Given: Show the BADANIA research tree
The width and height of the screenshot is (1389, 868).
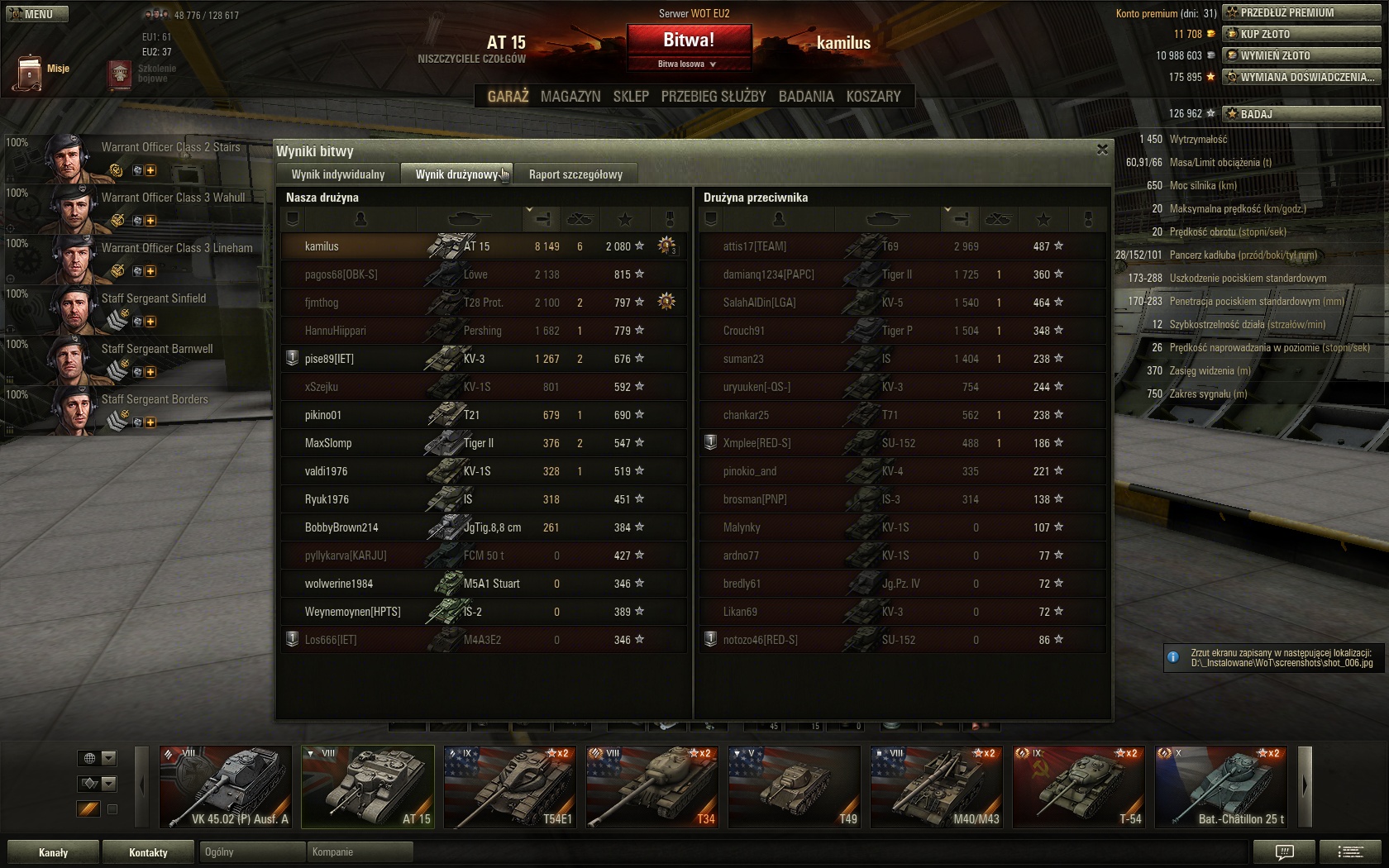Looking at the screenshot, I should tap(806, 97).
